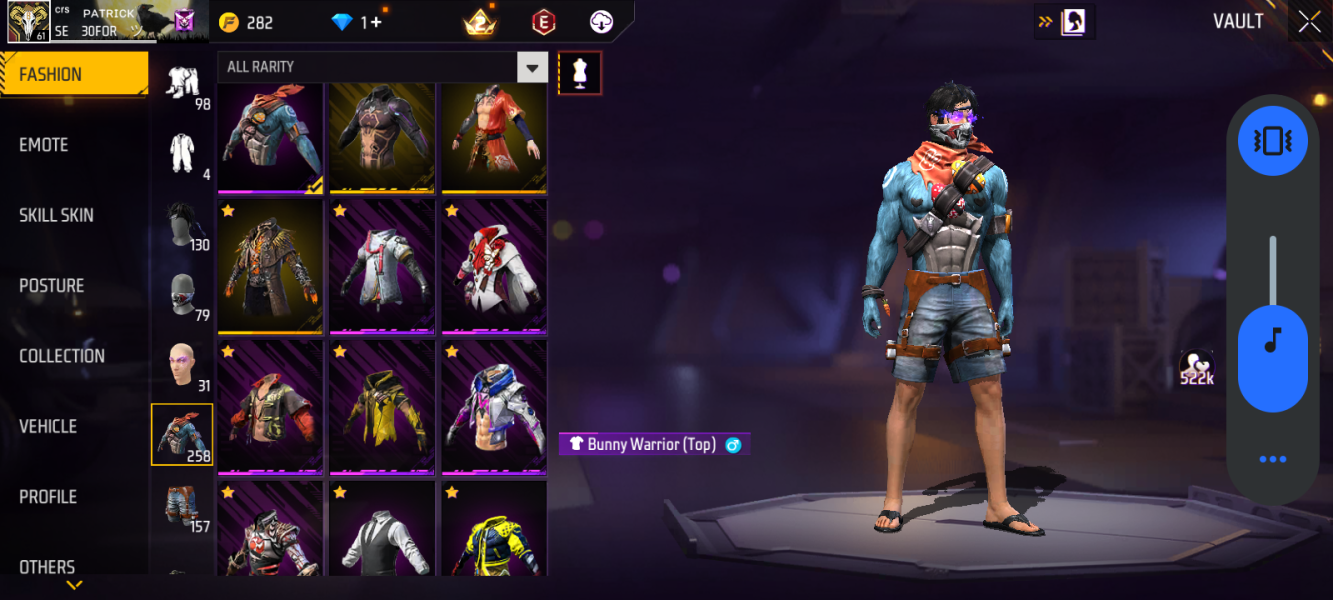Expand the All Rarity dropdown
This screenshot has width=1333, height=600.
coord(532,67)
